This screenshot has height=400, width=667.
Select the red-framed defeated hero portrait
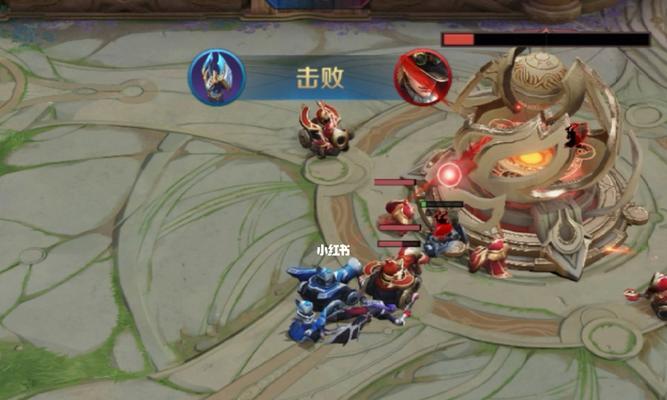pyautogui.click(x=421, y=78)
